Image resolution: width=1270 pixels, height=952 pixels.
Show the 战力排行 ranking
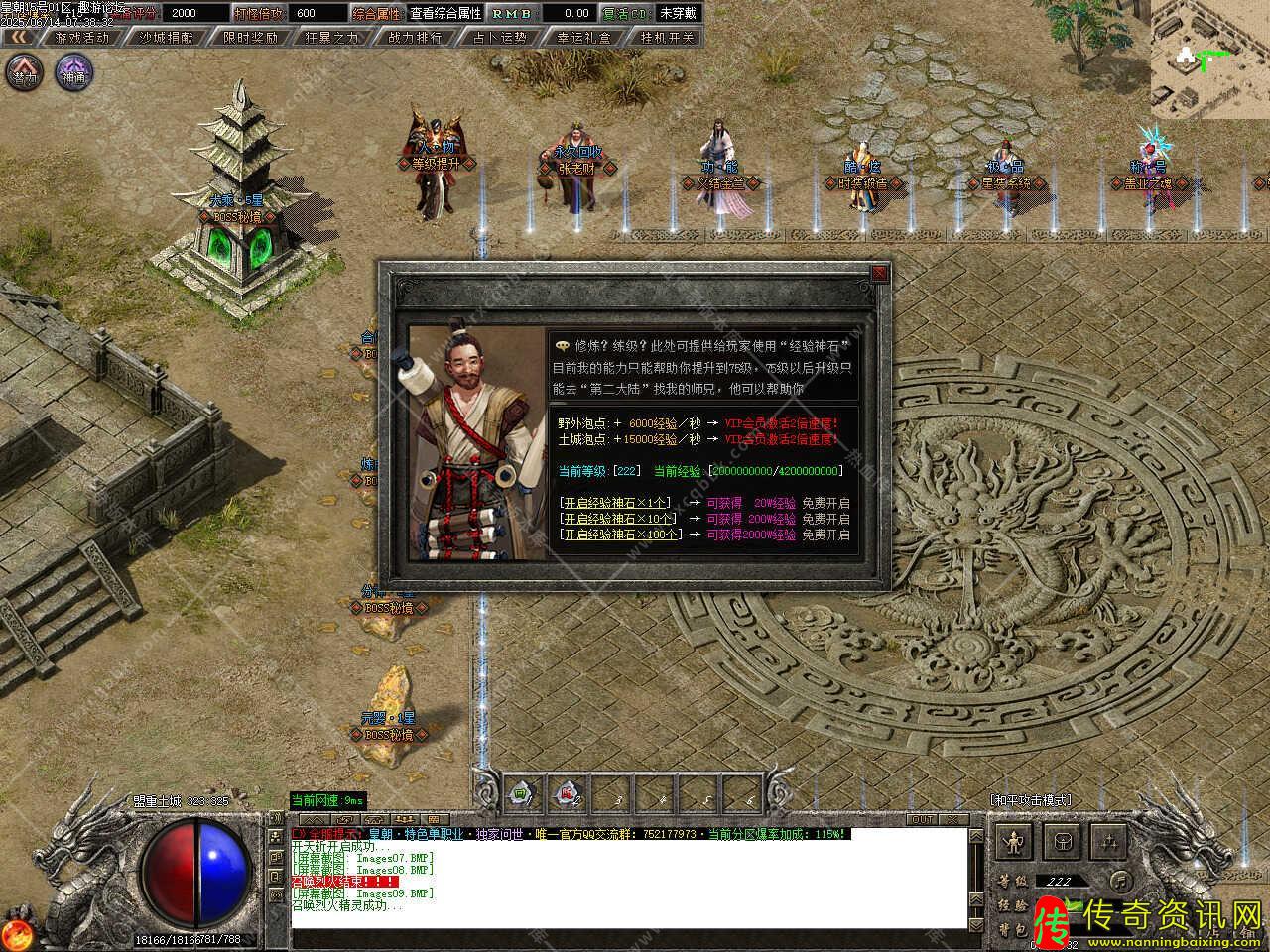417,37
